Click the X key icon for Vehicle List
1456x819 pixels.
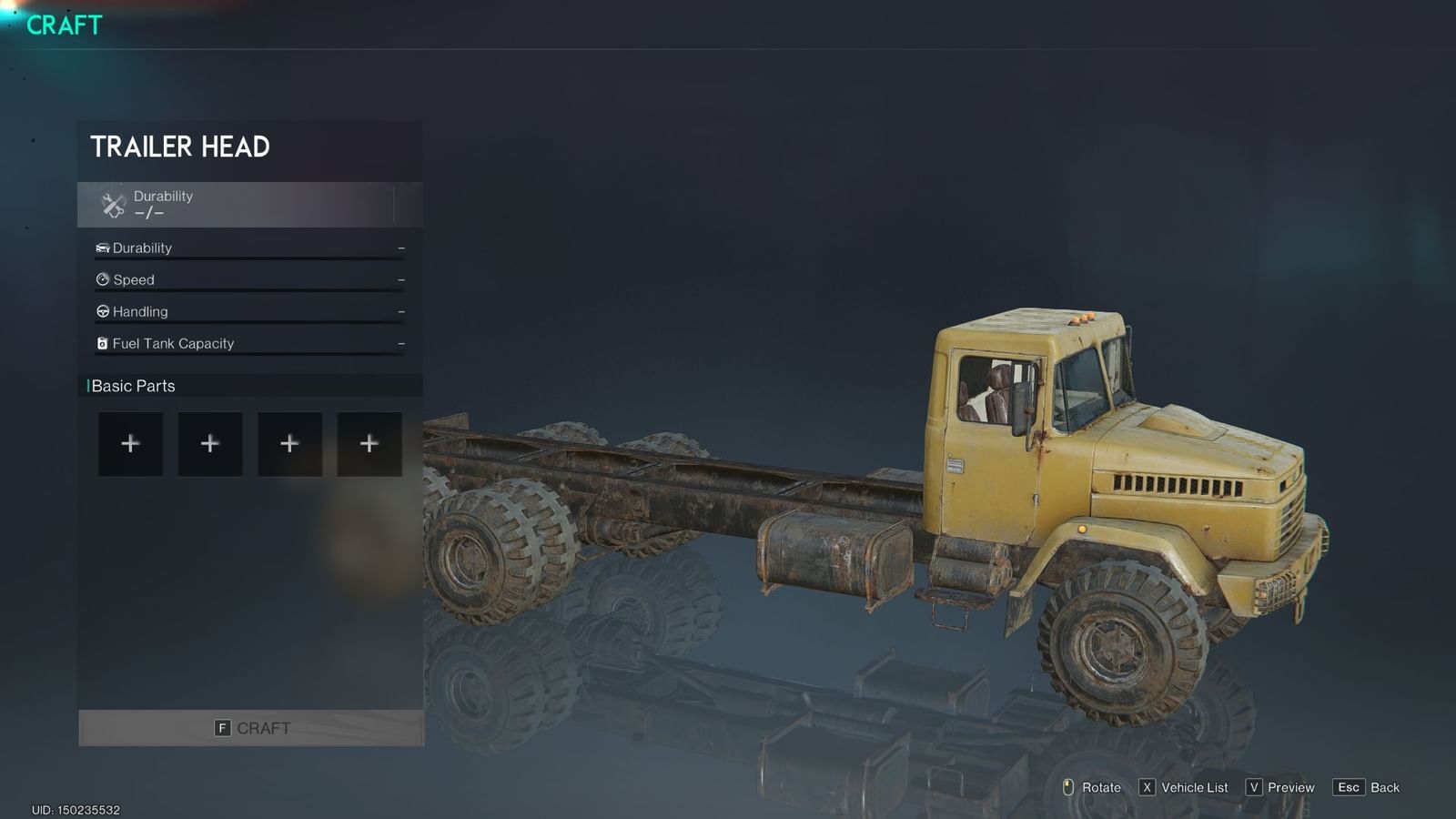click(x=1148, y=787)
